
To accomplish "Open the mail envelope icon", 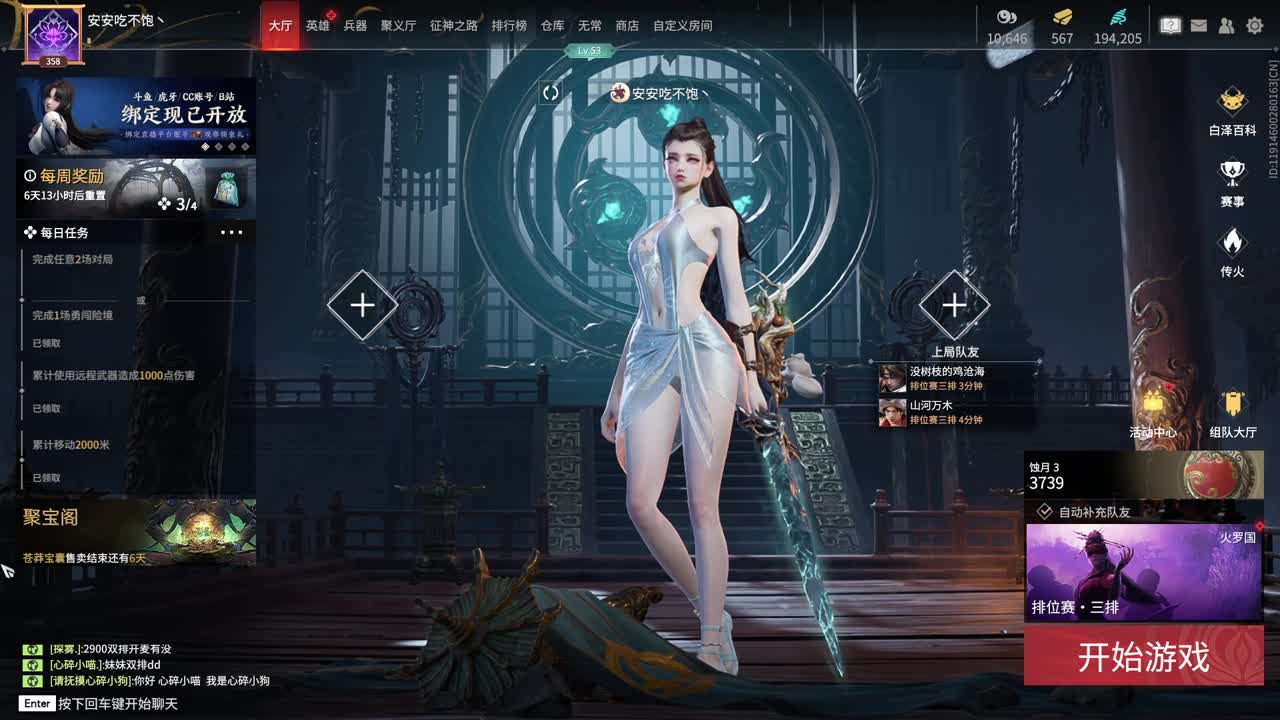I will click(1199, 26).
